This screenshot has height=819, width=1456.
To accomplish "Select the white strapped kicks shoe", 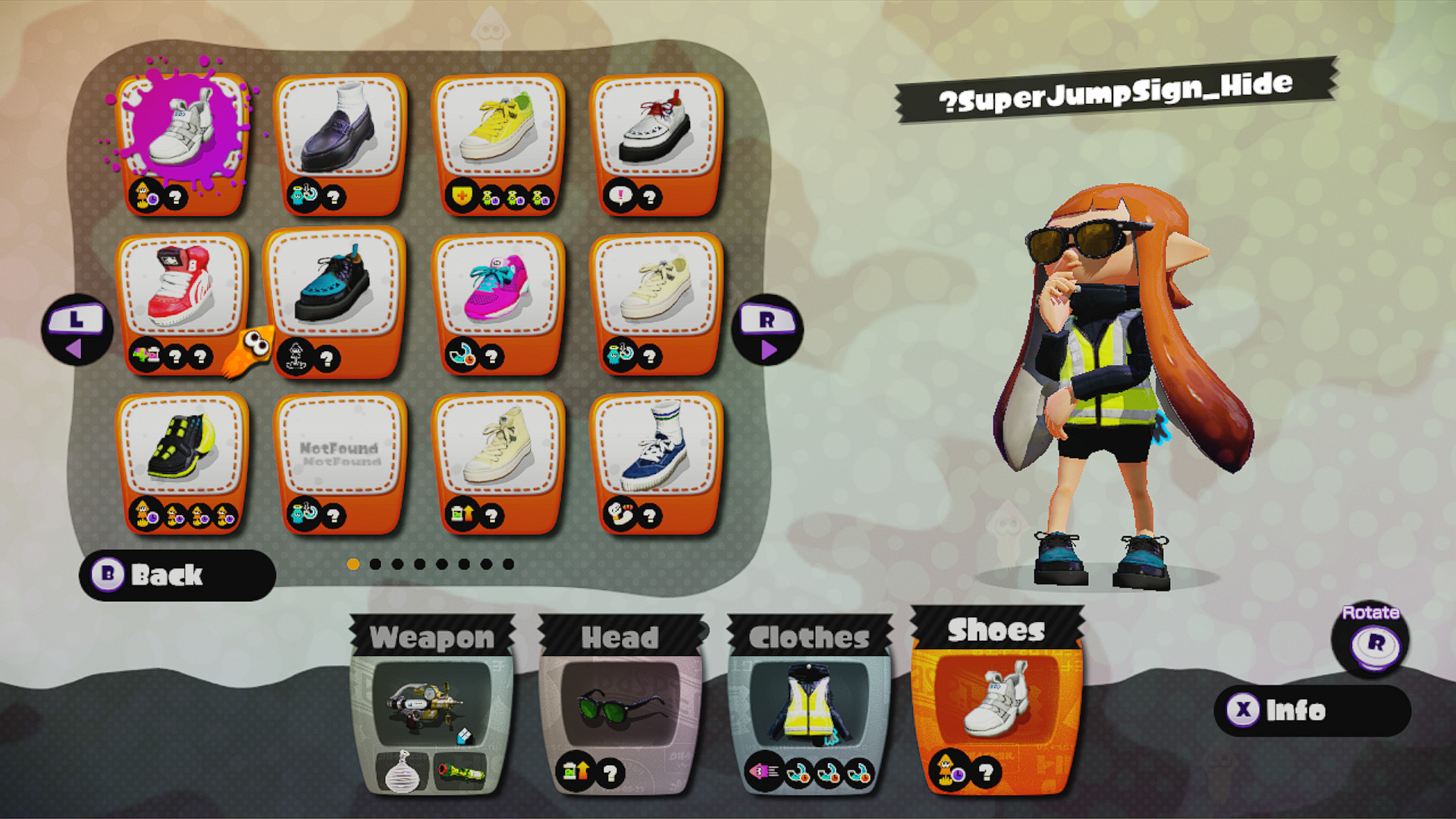I will (x=182, y=136).
